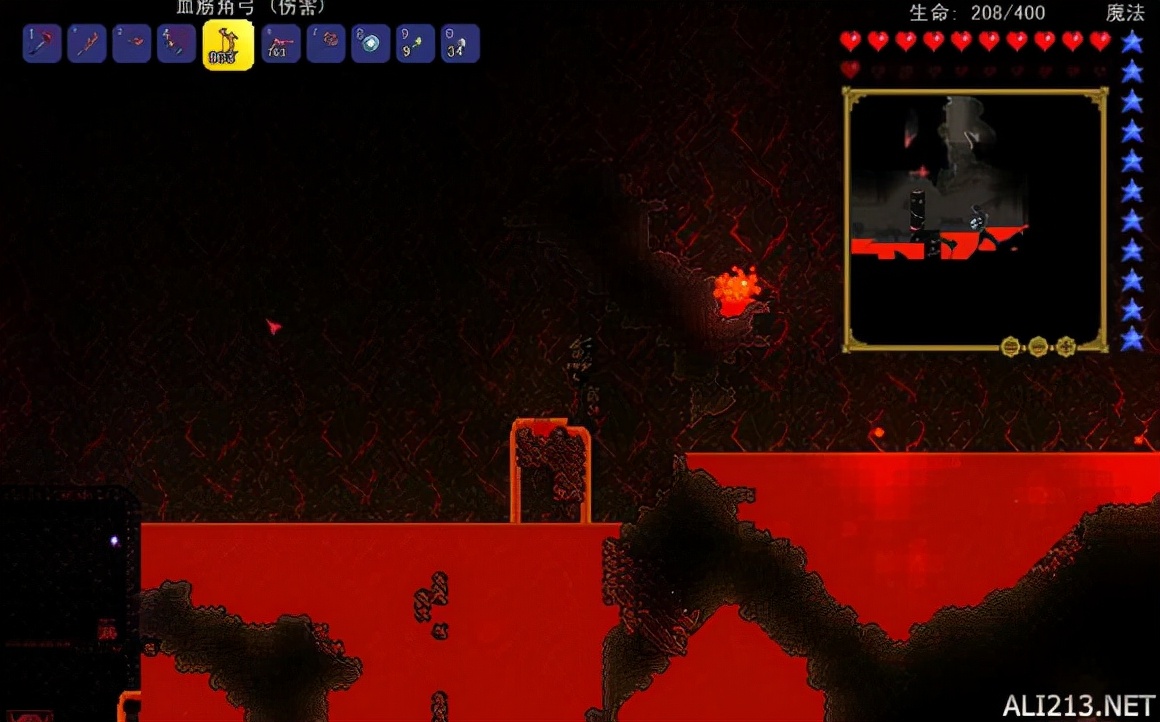1160x722 pixels.
Task: Select the red sword in hotbar slot 2
Action: (x=87, y=44)
